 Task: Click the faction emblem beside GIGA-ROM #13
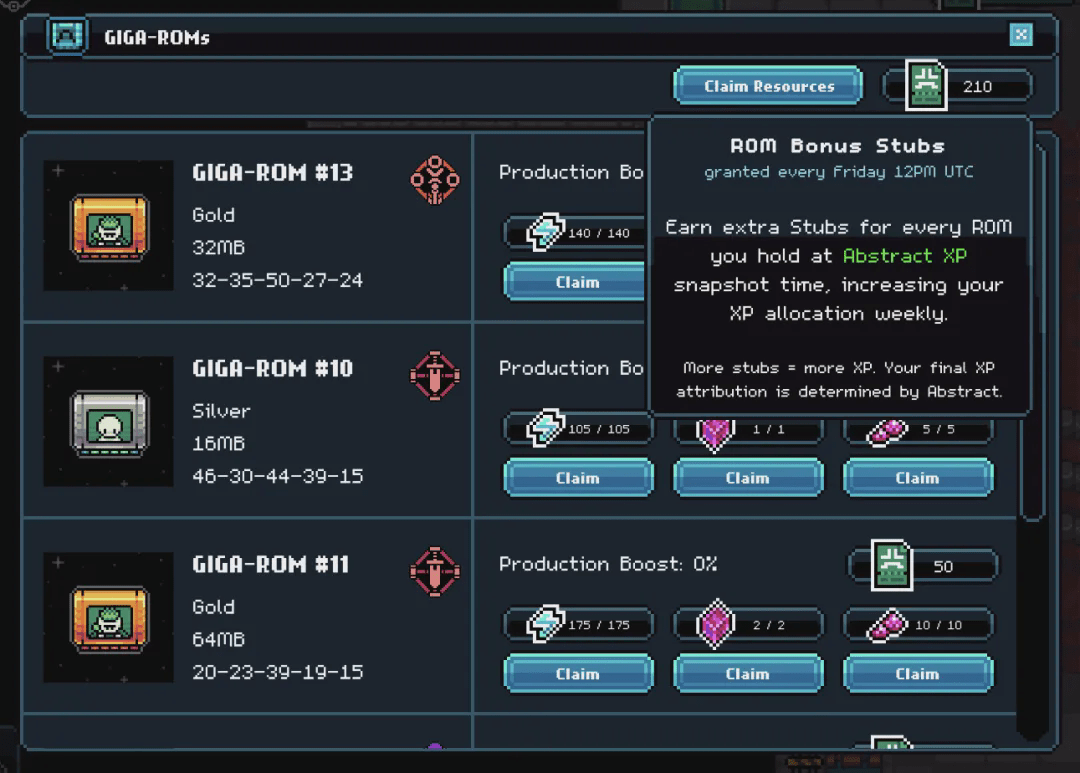[x=435, y=180]
